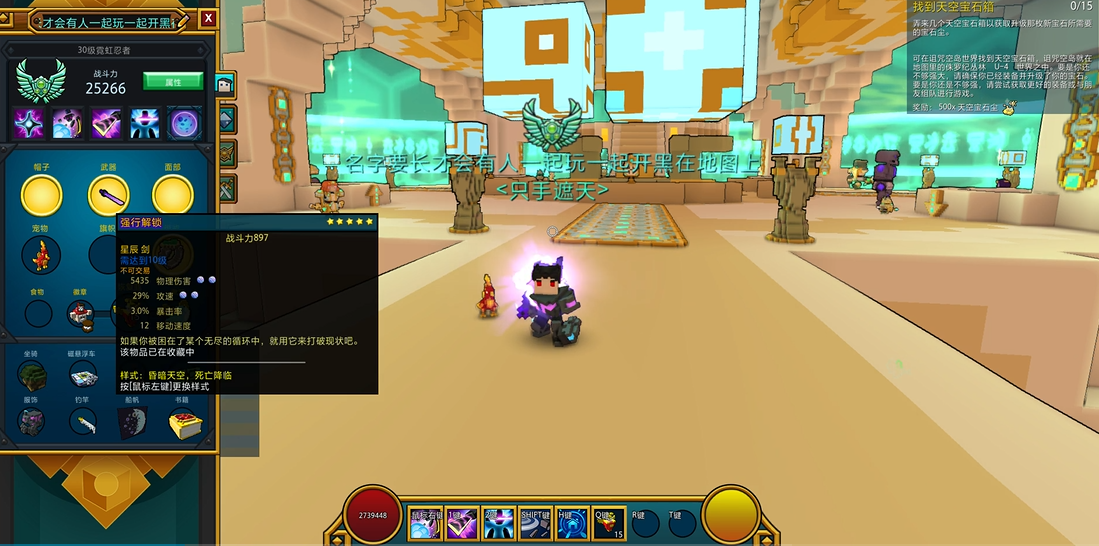Choose the red dragon pet slot
This screenshot has height=546, width=1099.
[41, 255]
